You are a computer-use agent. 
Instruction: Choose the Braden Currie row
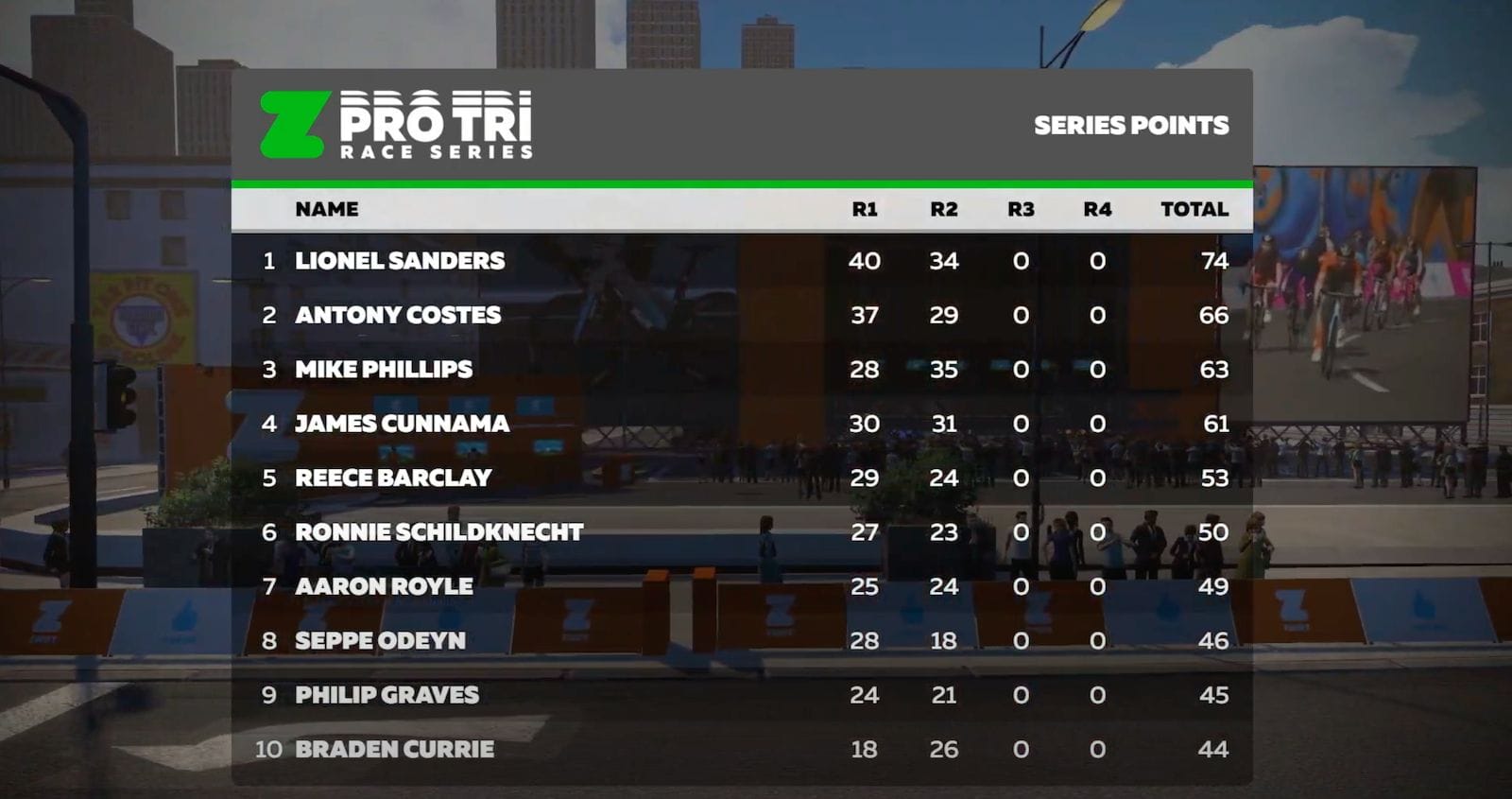pyautogui.click(x=394, y=749)
